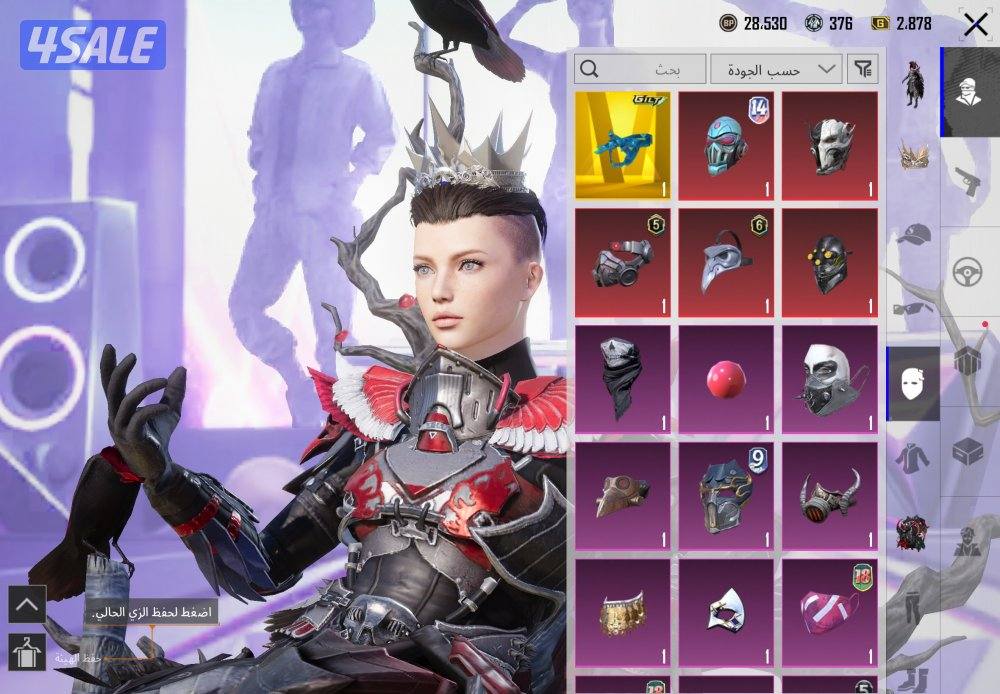Open the steering wheel vehicle tab
The image size is (1000, 694).
tap(965, 271)
